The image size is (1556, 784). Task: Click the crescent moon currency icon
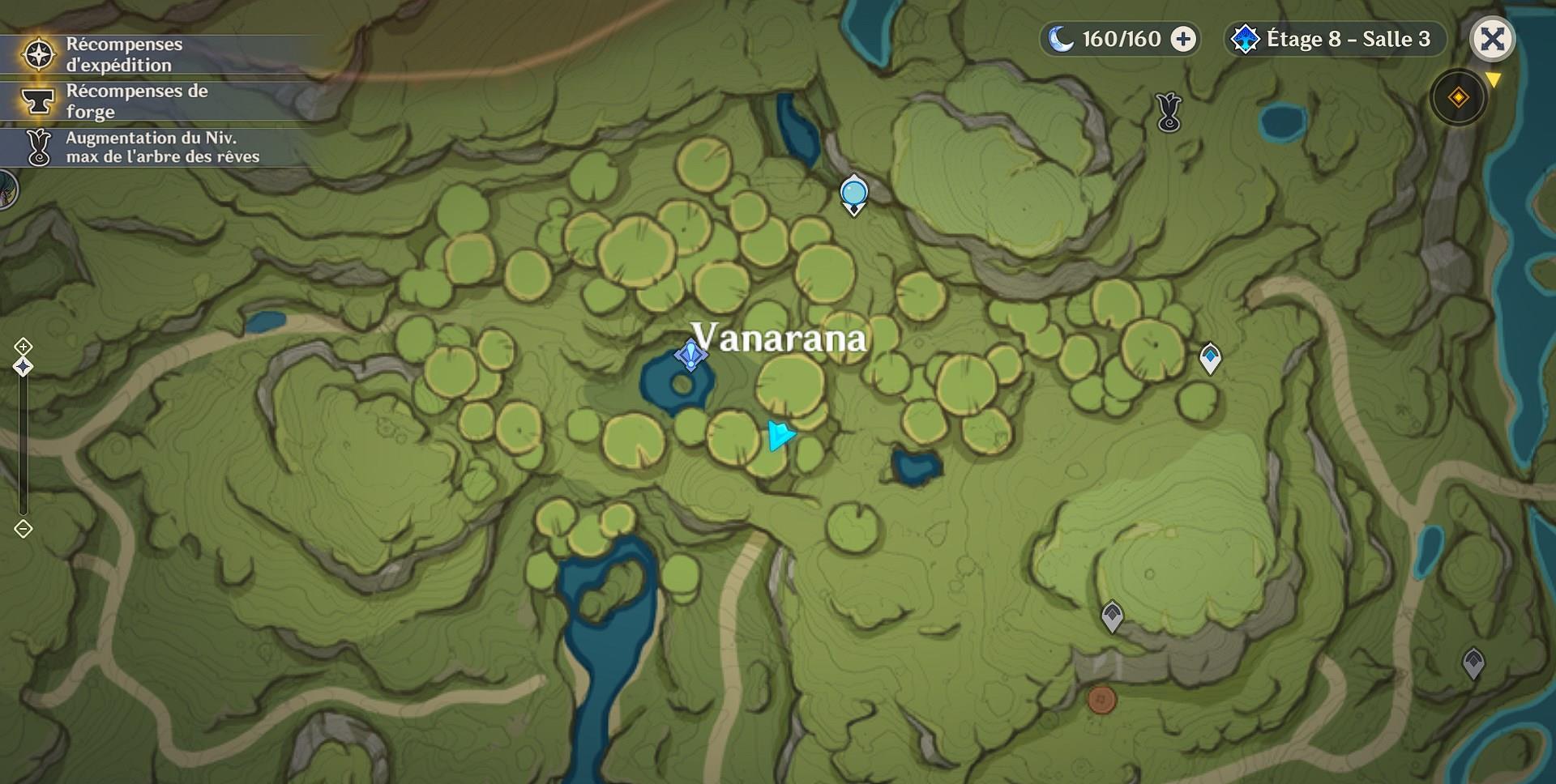[1062, 37]
